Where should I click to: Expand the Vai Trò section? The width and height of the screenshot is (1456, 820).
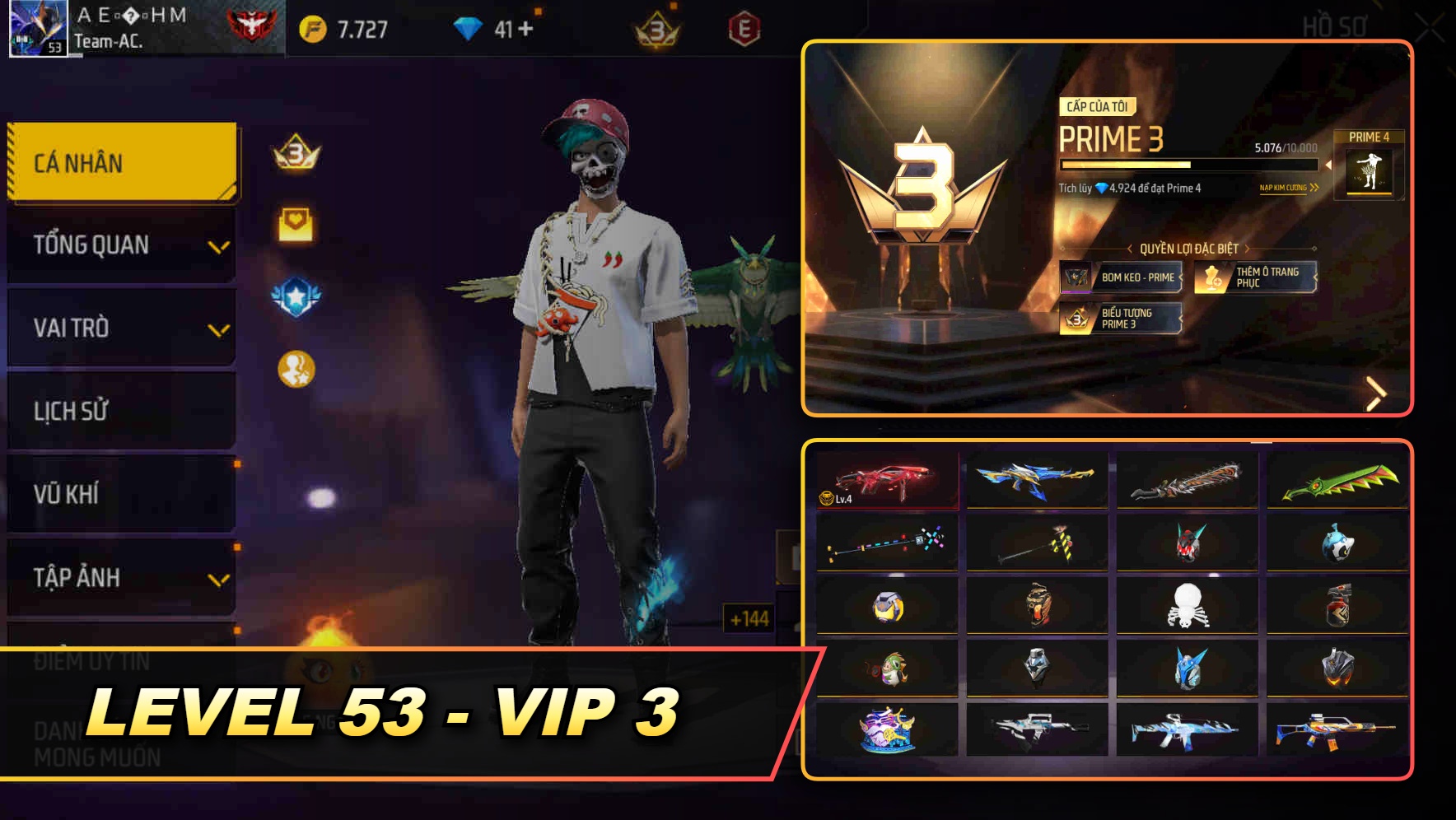click(120, 328)
